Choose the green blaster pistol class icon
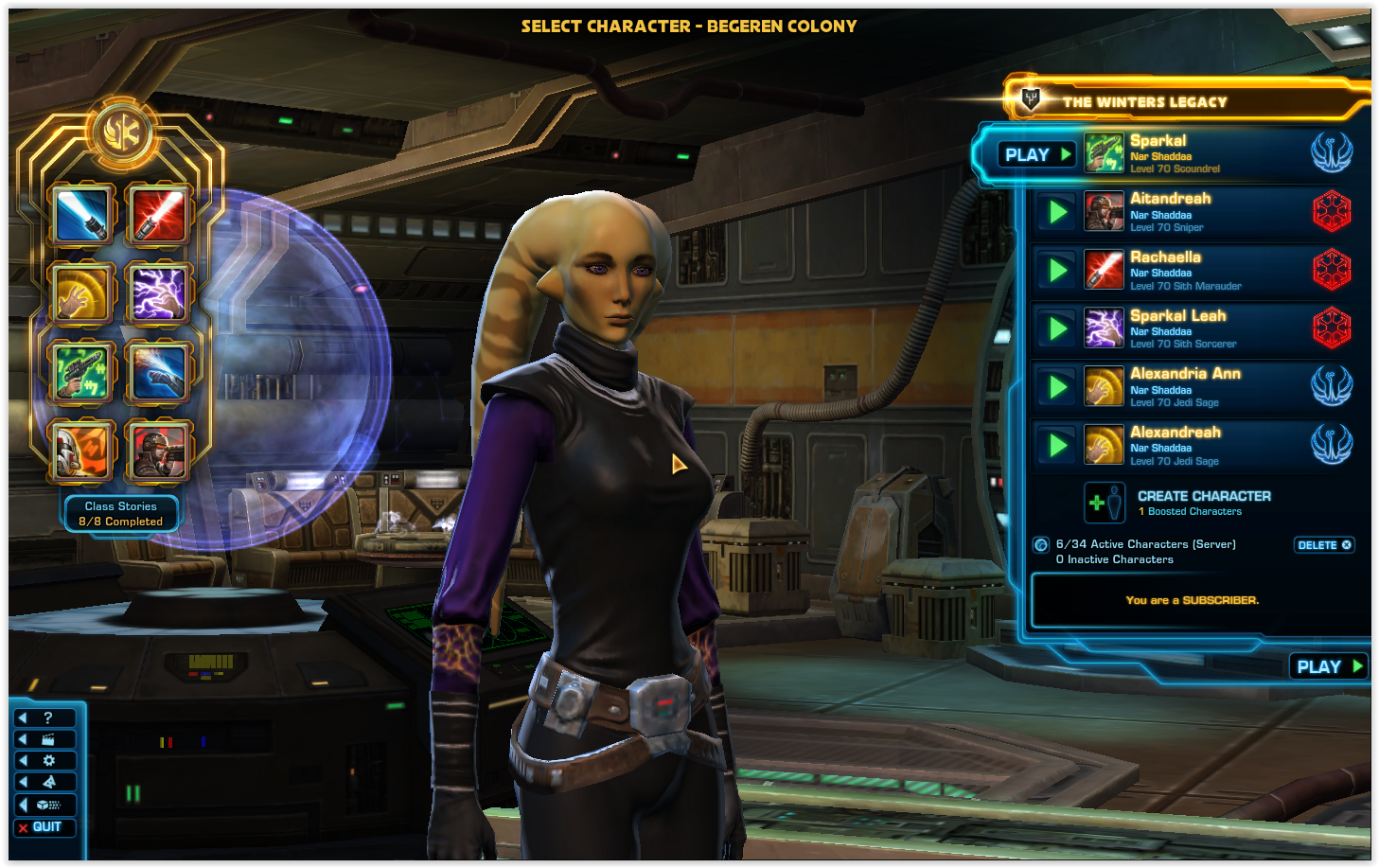The height and width of the screenshot is (868, 1379). tap(82, 371)
